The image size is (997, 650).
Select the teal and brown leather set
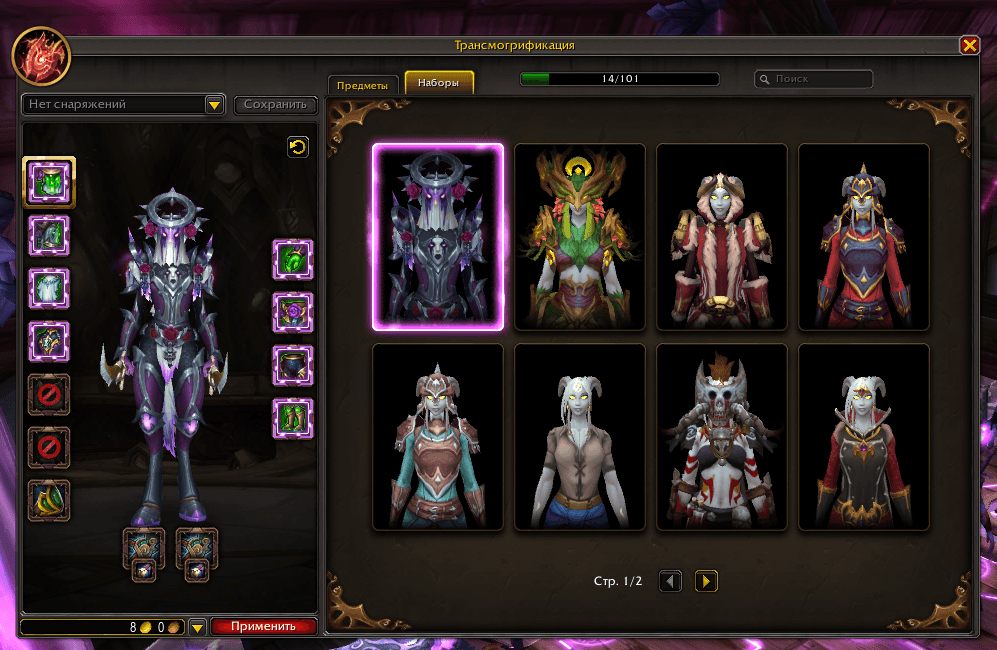point(438,436)
